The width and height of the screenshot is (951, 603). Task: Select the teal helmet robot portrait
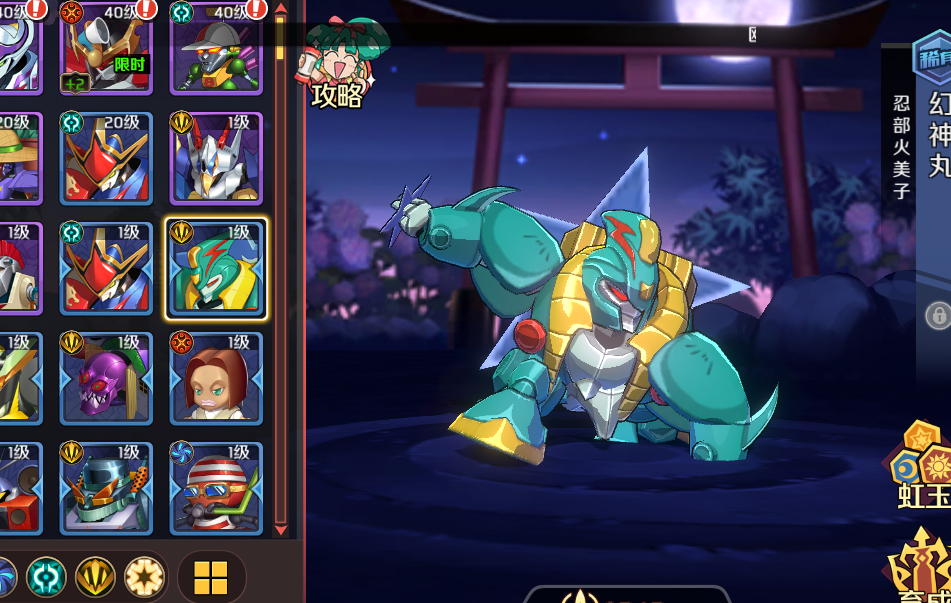[x=106, y=488]
